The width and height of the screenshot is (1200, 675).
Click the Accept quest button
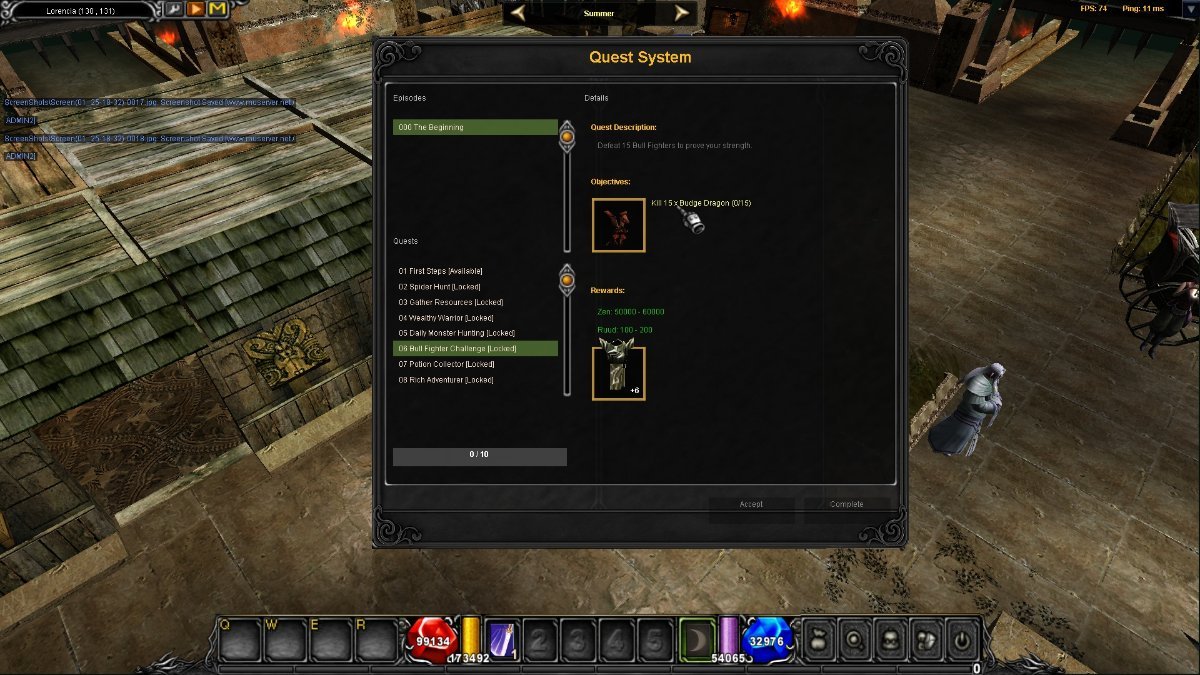pyautogui.click(x=751, y=505)
